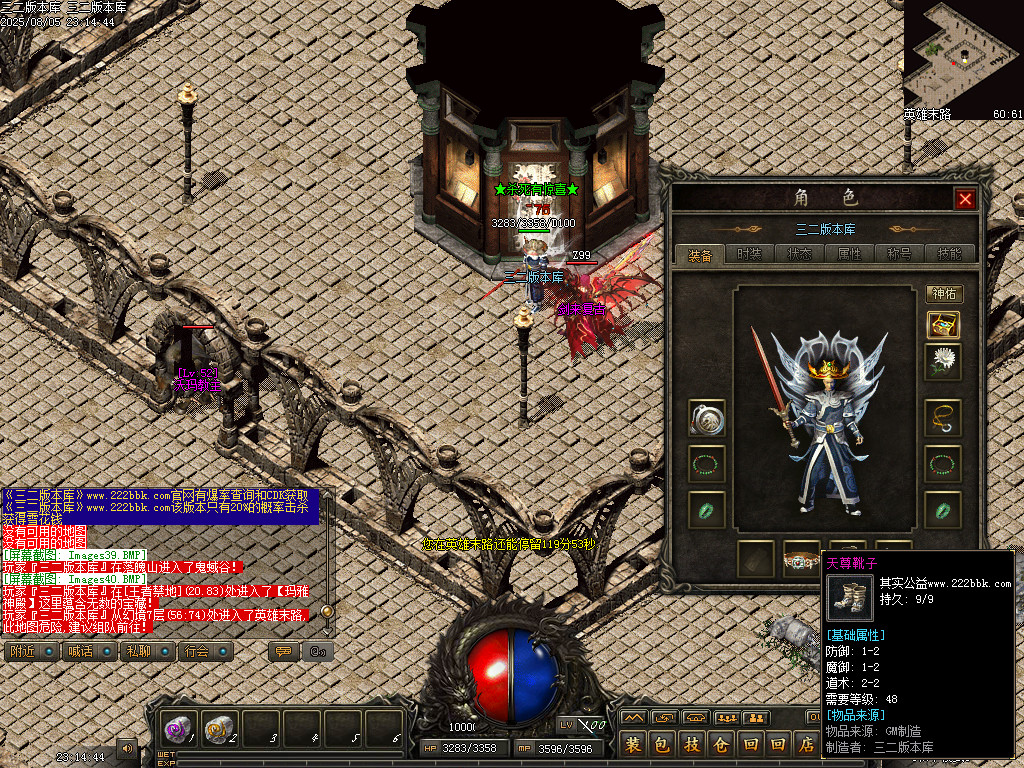Switch to the 技能 skills tab
The width and height of the screenshot is (1024, 768).
click(x=948, y=254)
